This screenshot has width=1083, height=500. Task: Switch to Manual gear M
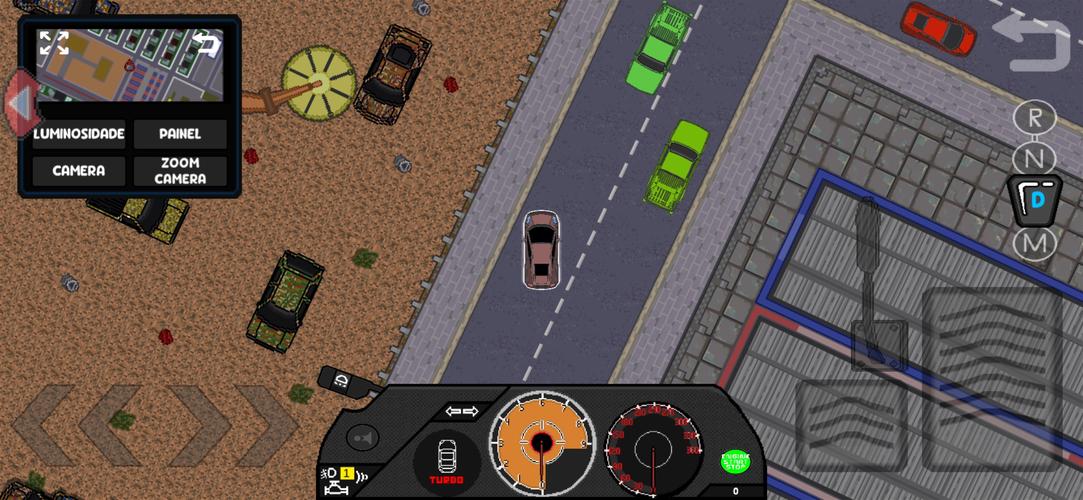pos(1034,243)
